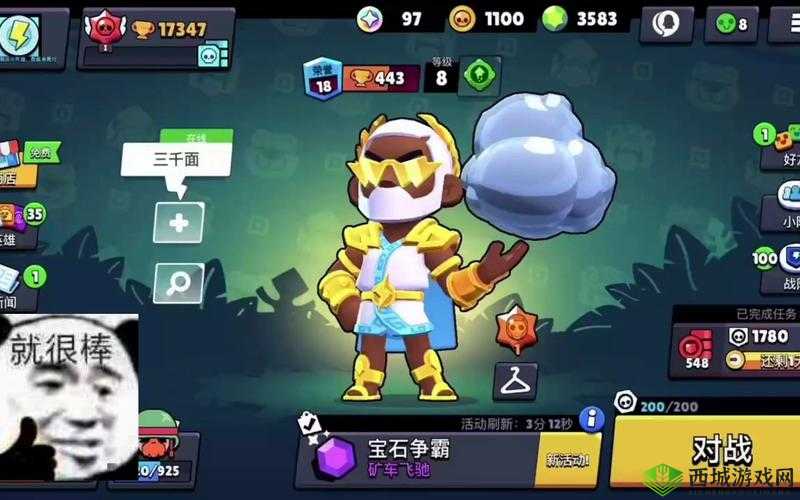The image size is (800, 500).
Task: Select the red pin badge near the brawler
Action: click(514, 329)
